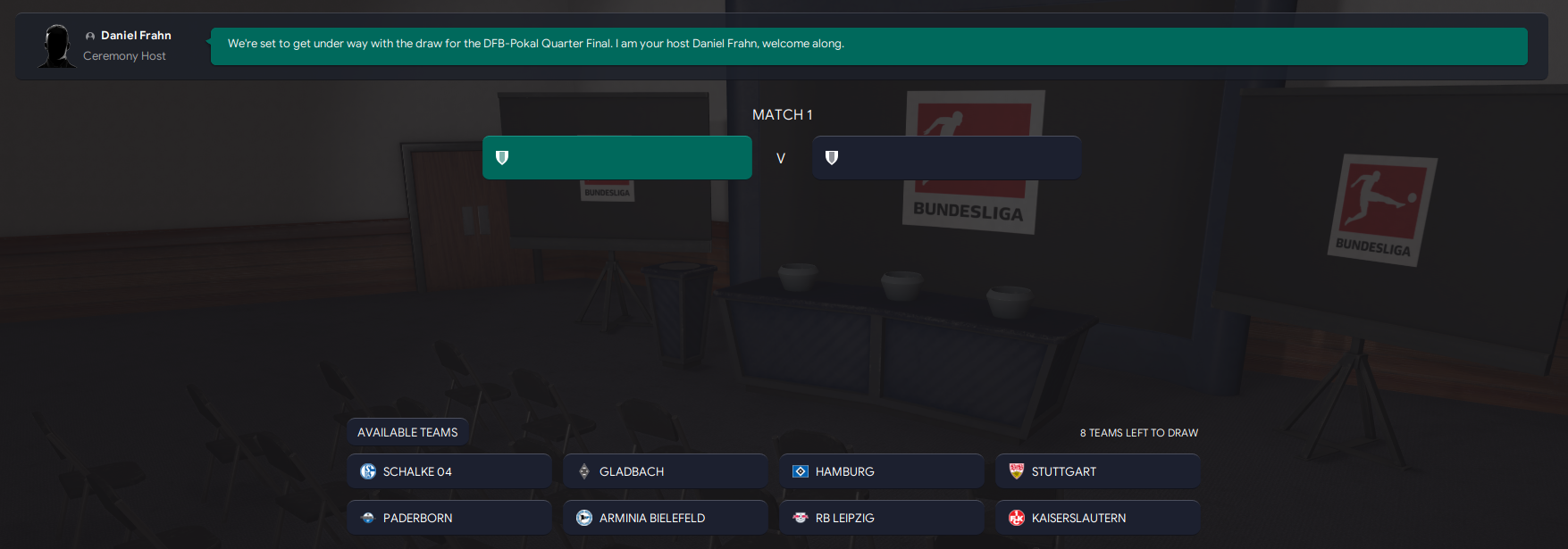The width and height of the screenshot is (1568, 549).
Task: Open ceremony host Daniel Frahn's profile
Action: [135, 36]
